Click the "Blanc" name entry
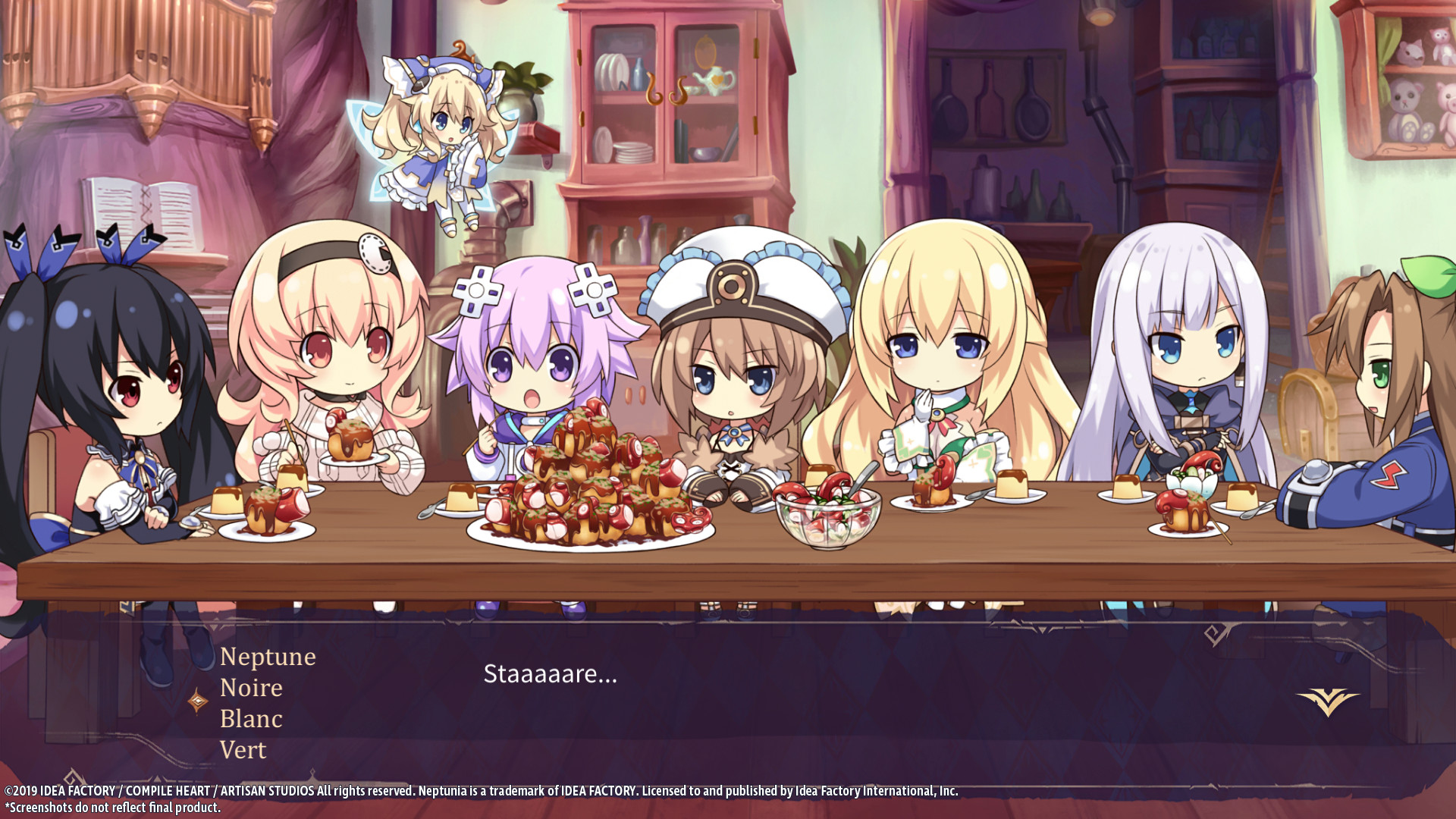The width and height of the screenshot is (1456, 819). 251,718
